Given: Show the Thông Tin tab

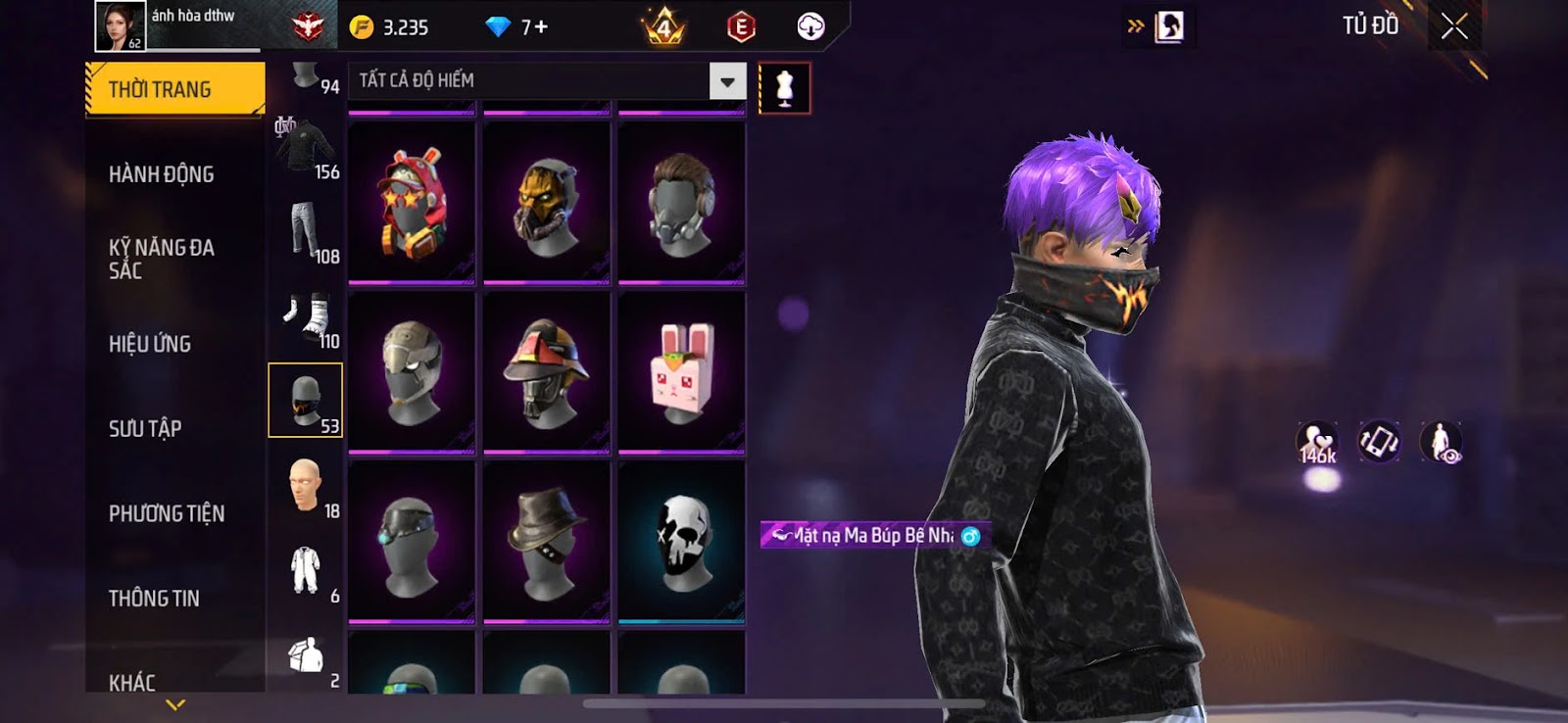Looking at the screenshot, I should point(154,599).
